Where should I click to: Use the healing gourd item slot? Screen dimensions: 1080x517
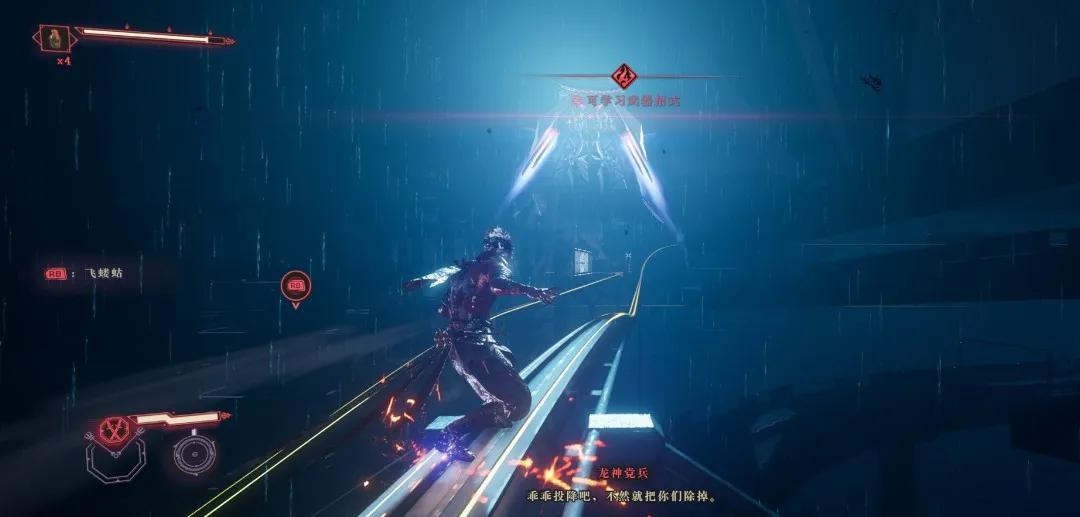[x=56, y=39]
